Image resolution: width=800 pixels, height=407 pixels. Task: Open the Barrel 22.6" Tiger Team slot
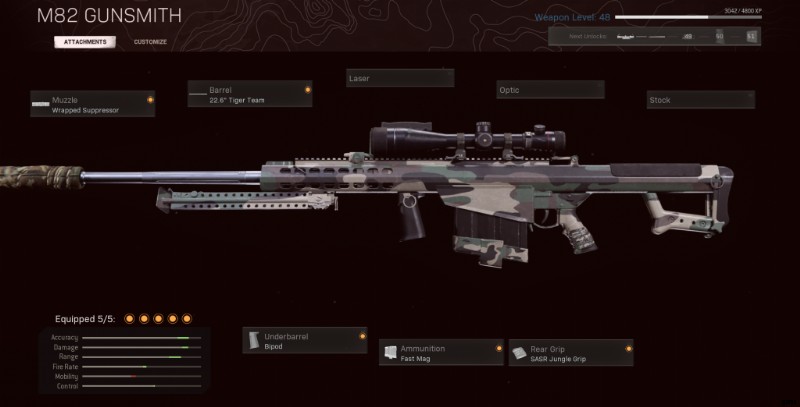click(x=250, y=94)
